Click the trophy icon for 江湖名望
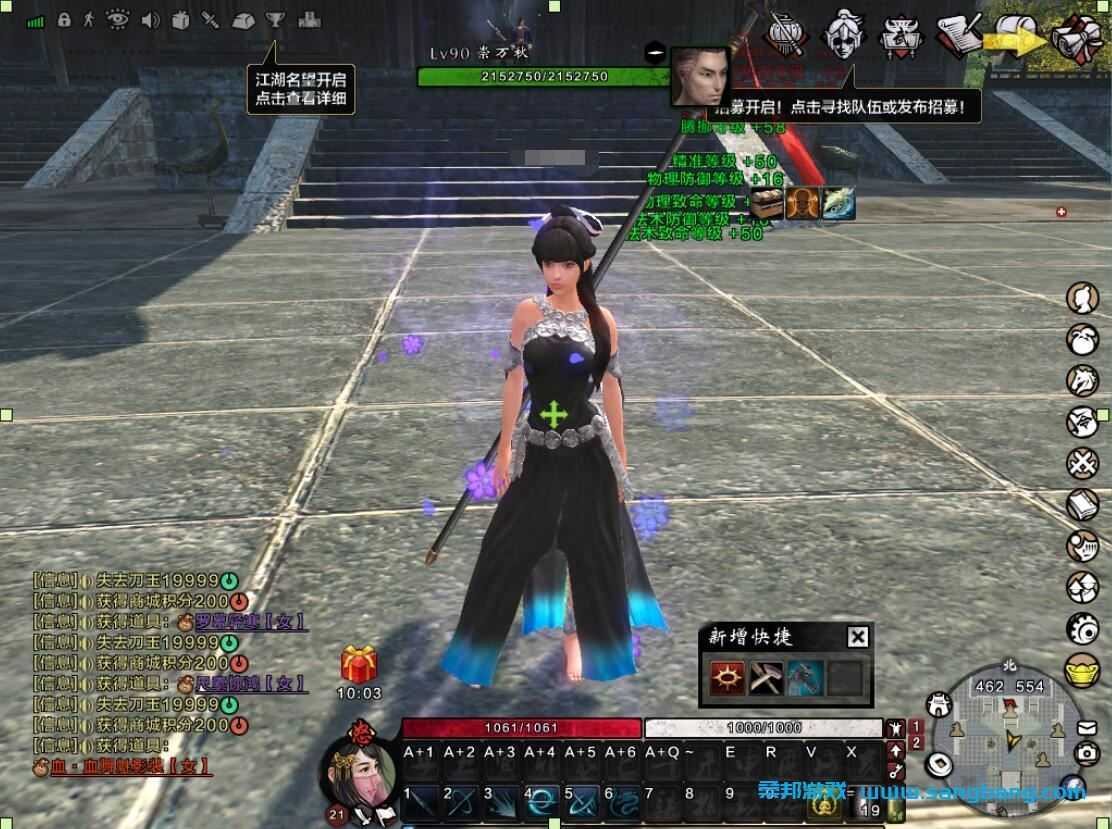Screen dimensions: 1112x829 [x=275, y=20]
